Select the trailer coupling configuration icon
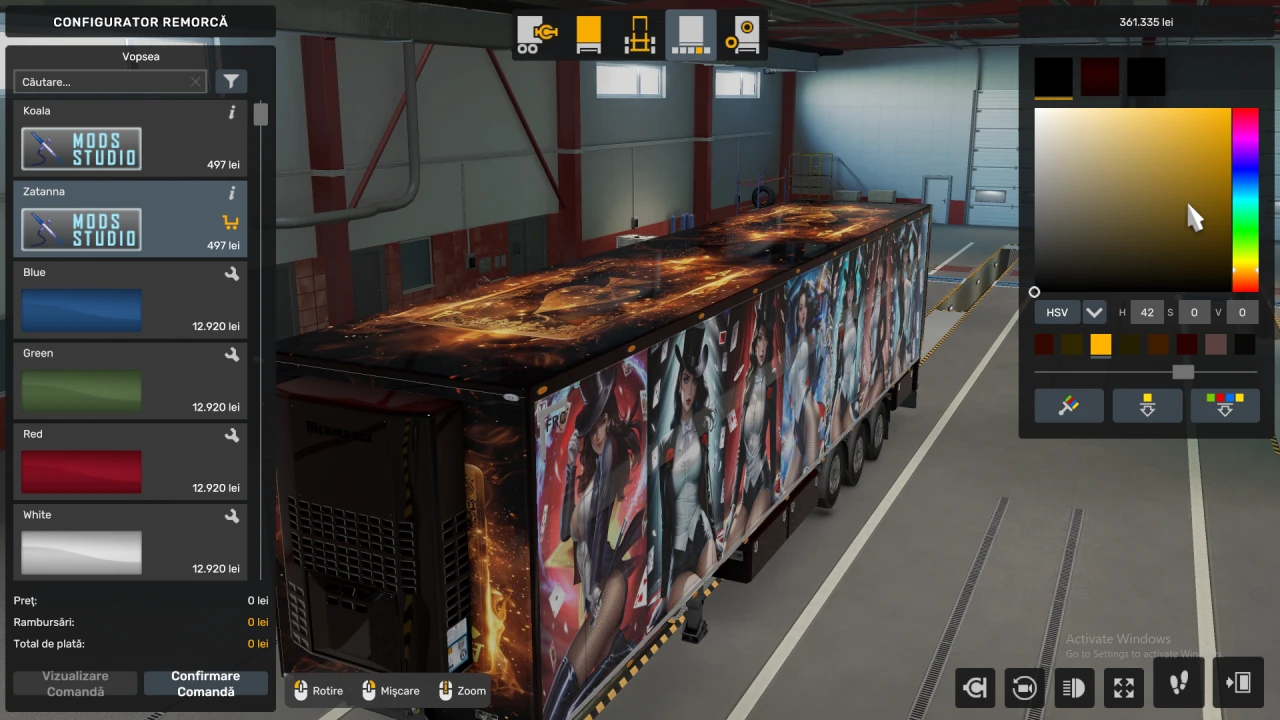 (537, 35)
